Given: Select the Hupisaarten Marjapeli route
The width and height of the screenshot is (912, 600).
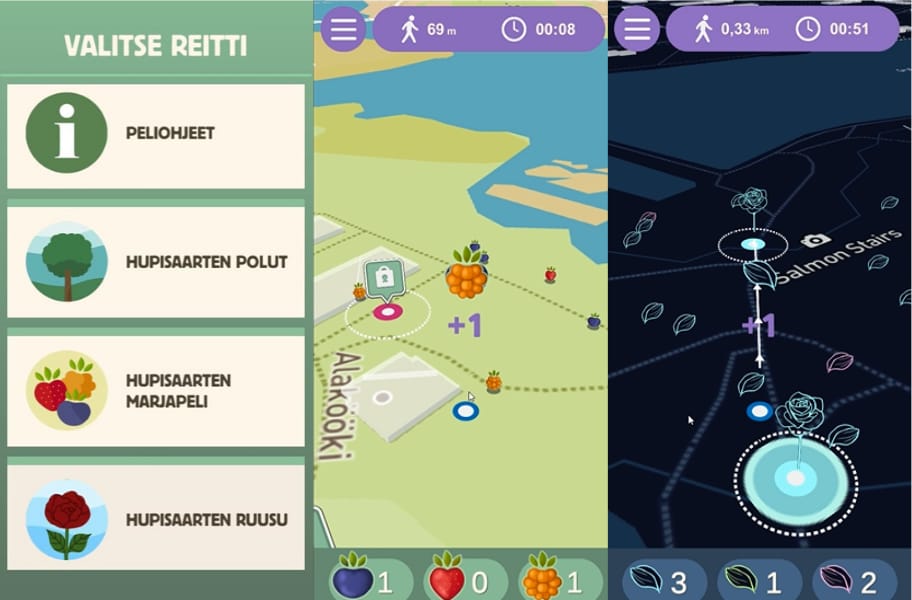Looking at the screenshot, I should click(156, 390).
